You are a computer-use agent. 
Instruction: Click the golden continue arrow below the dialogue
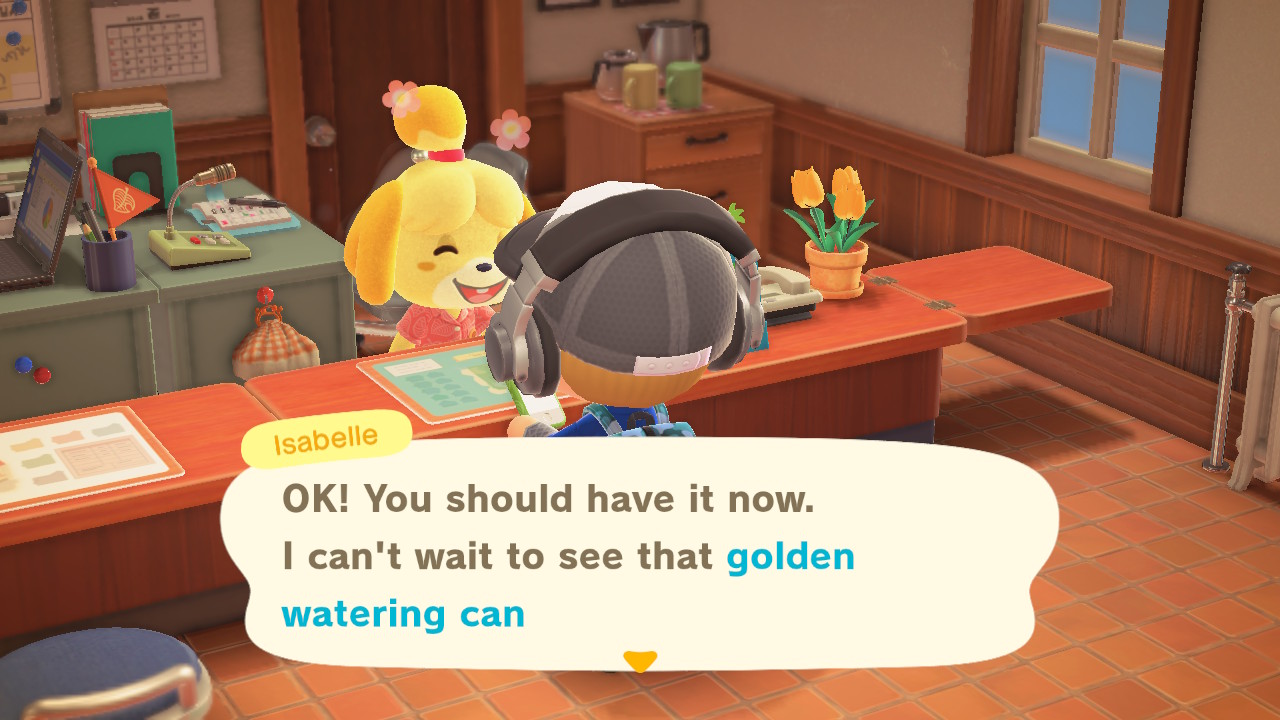point(638,661)
